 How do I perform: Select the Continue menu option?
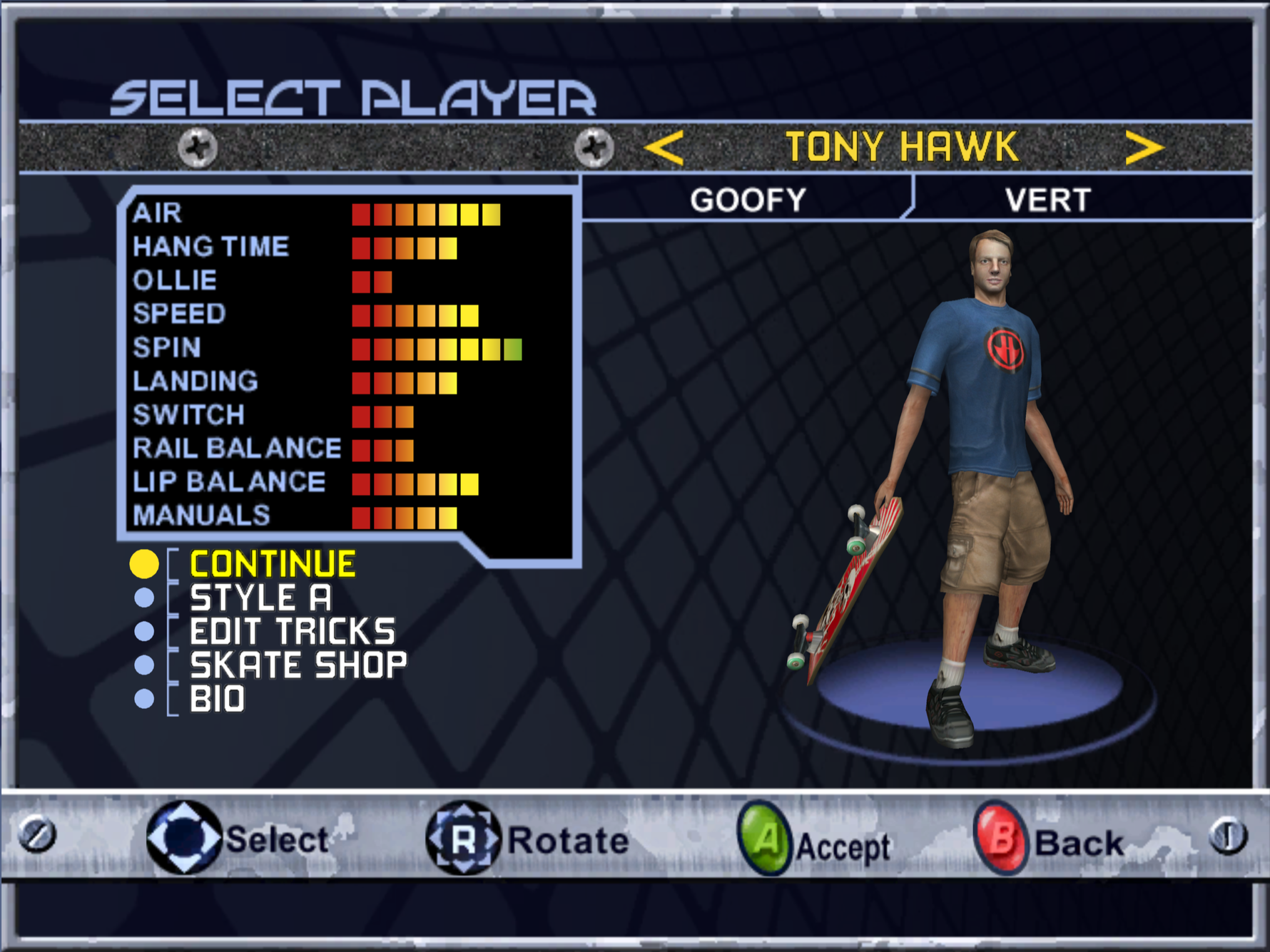point(273,564)
